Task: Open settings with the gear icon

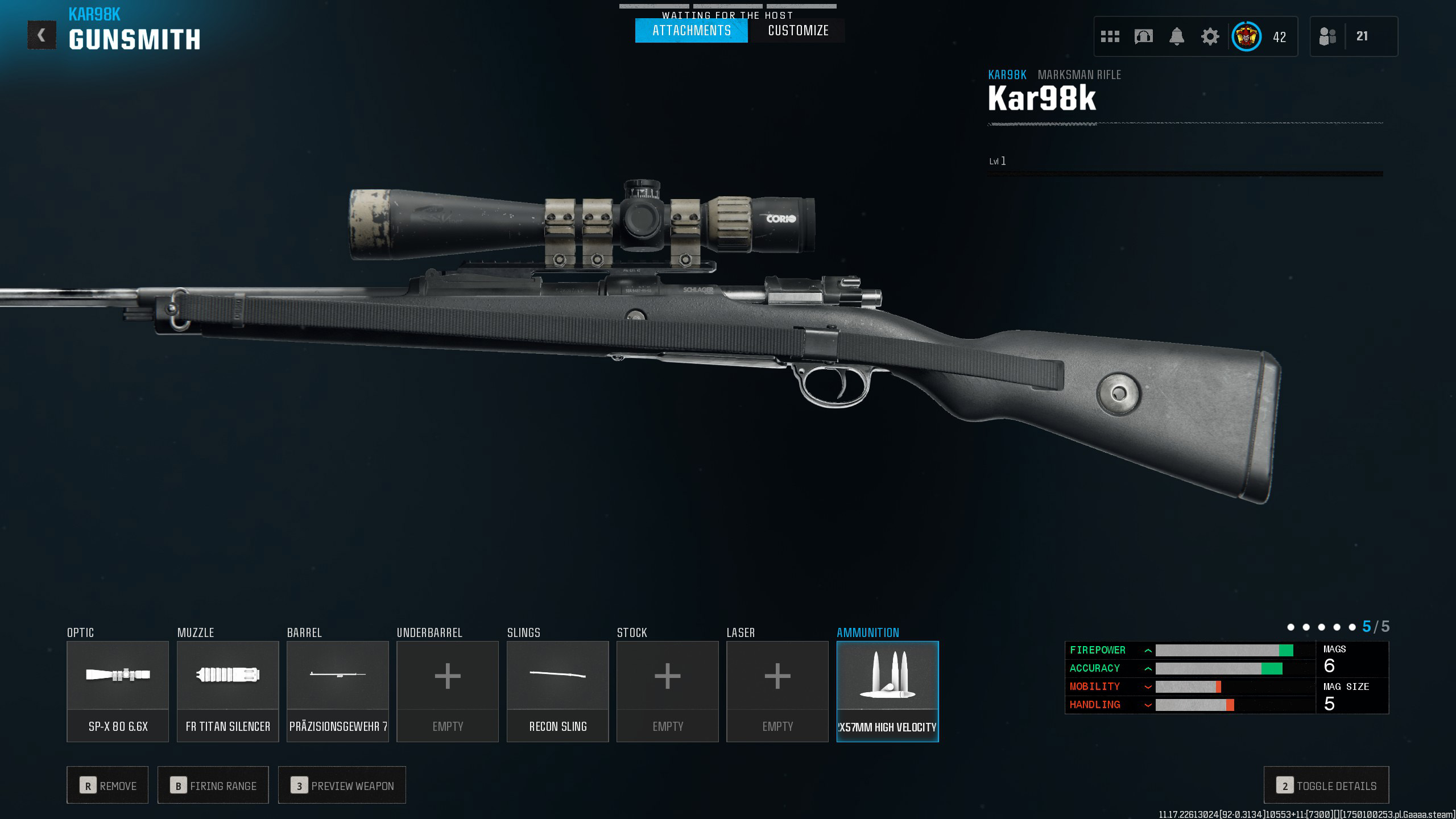Action: [1210, 37]
